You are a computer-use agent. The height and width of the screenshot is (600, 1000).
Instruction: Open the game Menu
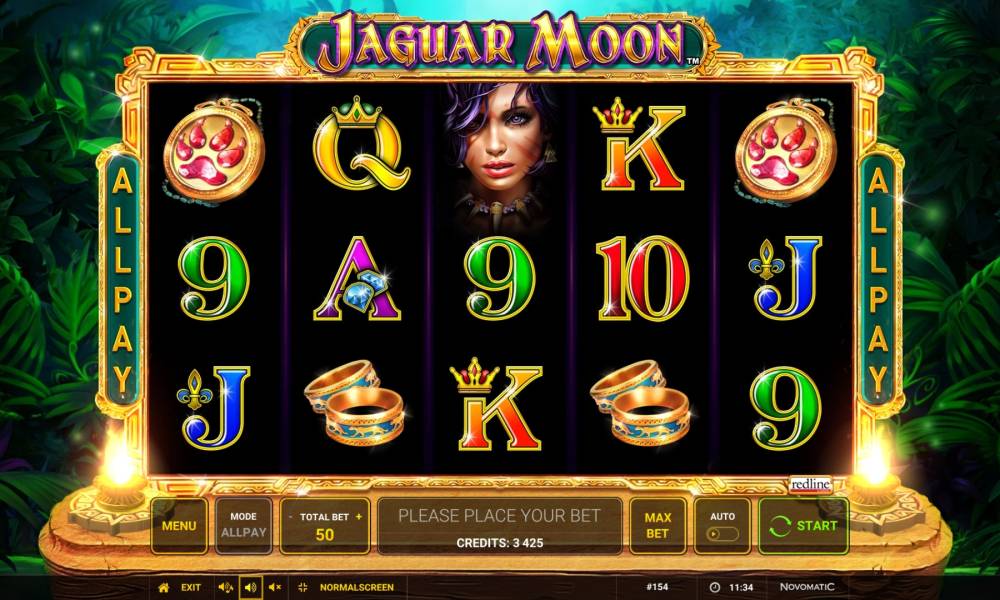[x=179, y=525]
